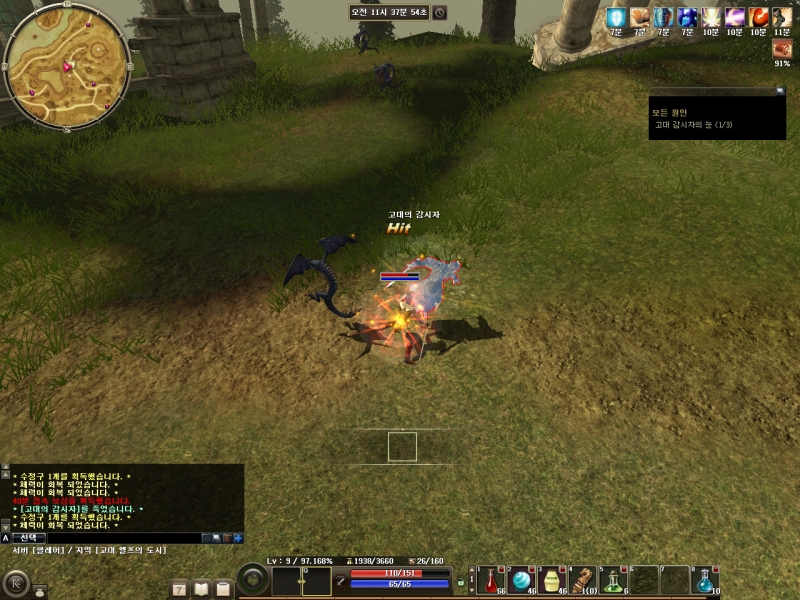Use the blue mana potion slot
The width and height of the screenshot is (800, 600).
coord(706,579)
